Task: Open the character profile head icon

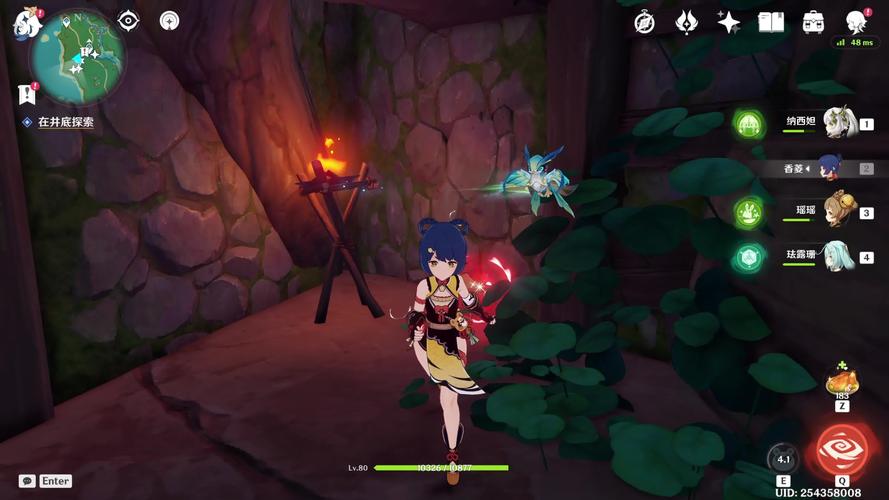Action: [856, 22]
